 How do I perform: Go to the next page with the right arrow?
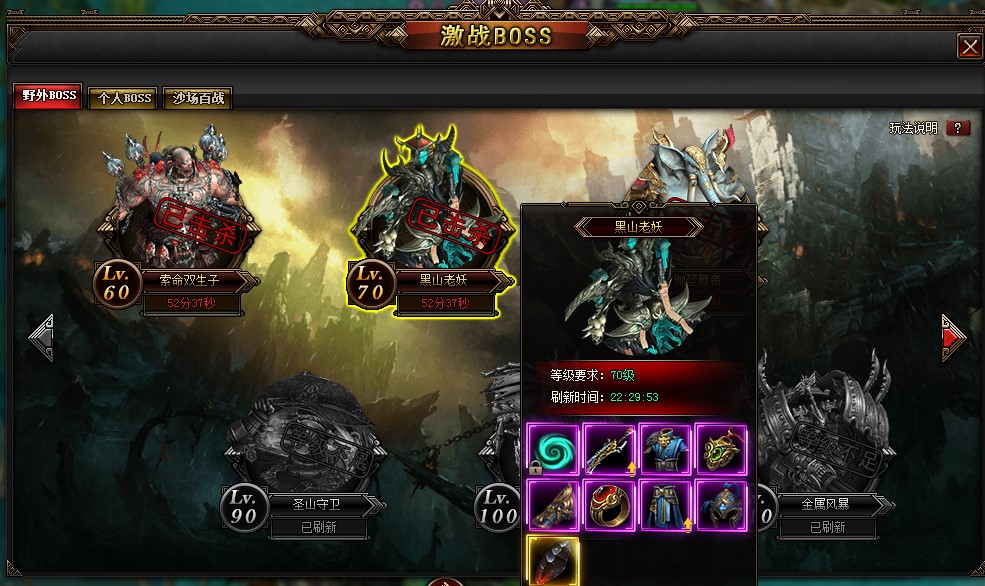(x=954, y=338)
